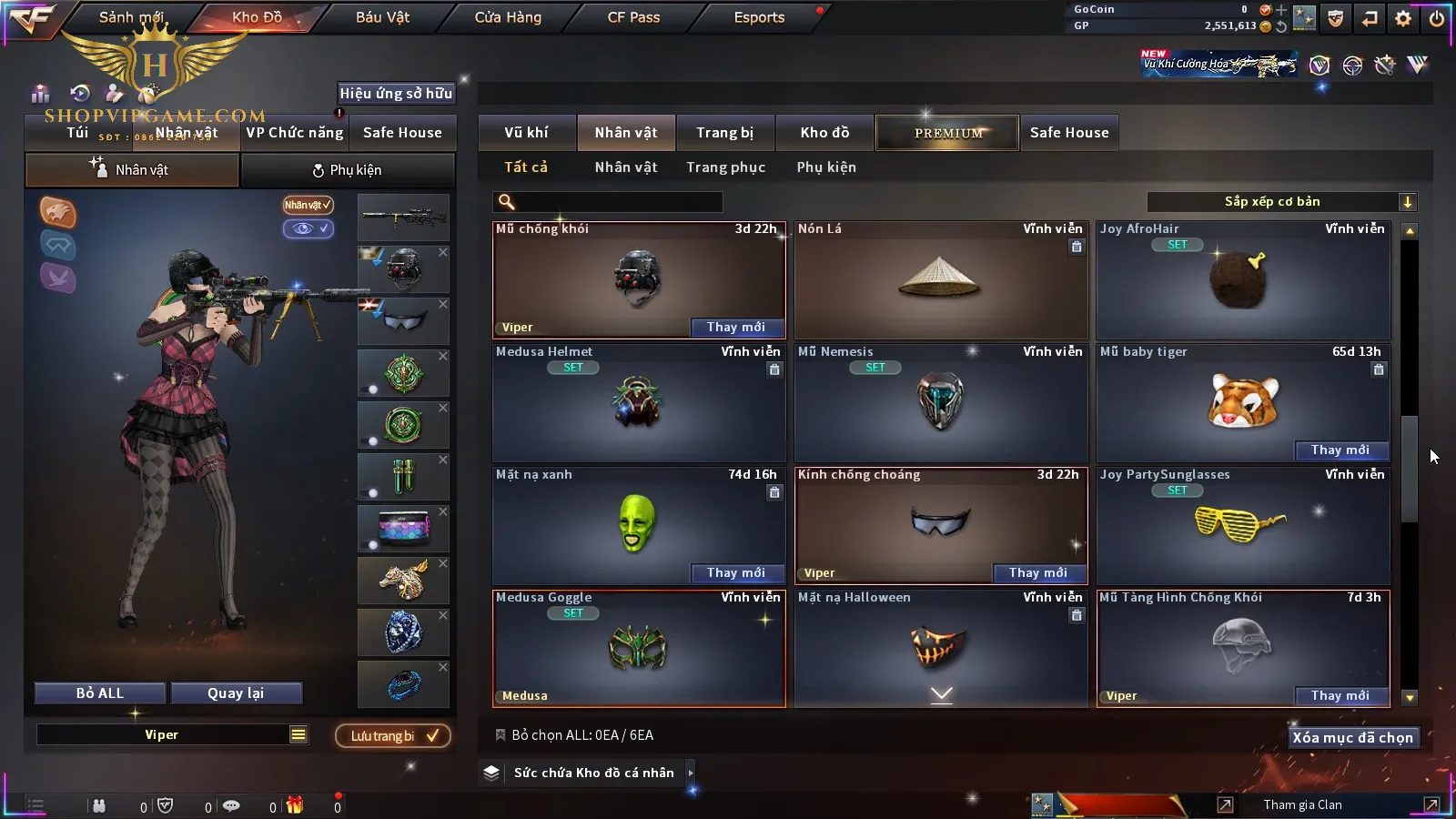Click the Quay lại button
The image size is (1456, 819).
236,693
